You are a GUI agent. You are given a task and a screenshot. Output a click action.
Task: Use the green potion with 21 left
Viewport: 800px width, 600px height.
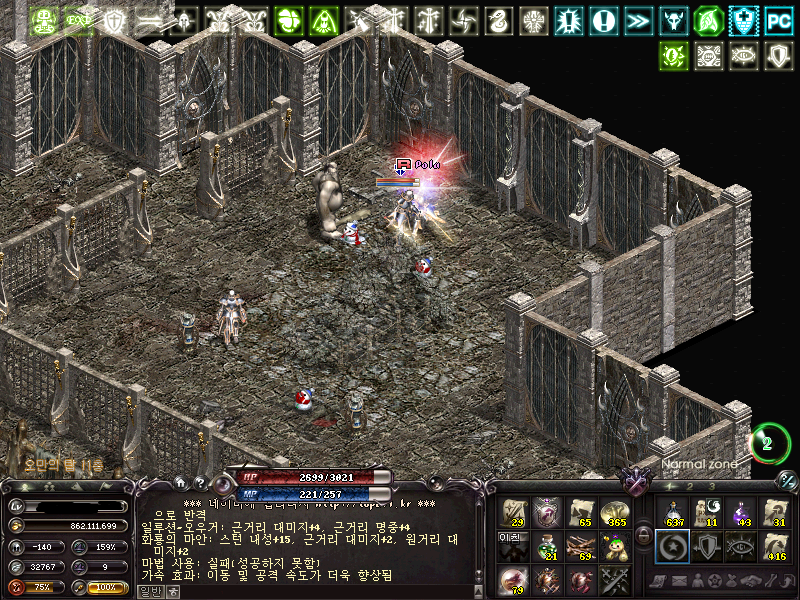pos(547,546)
